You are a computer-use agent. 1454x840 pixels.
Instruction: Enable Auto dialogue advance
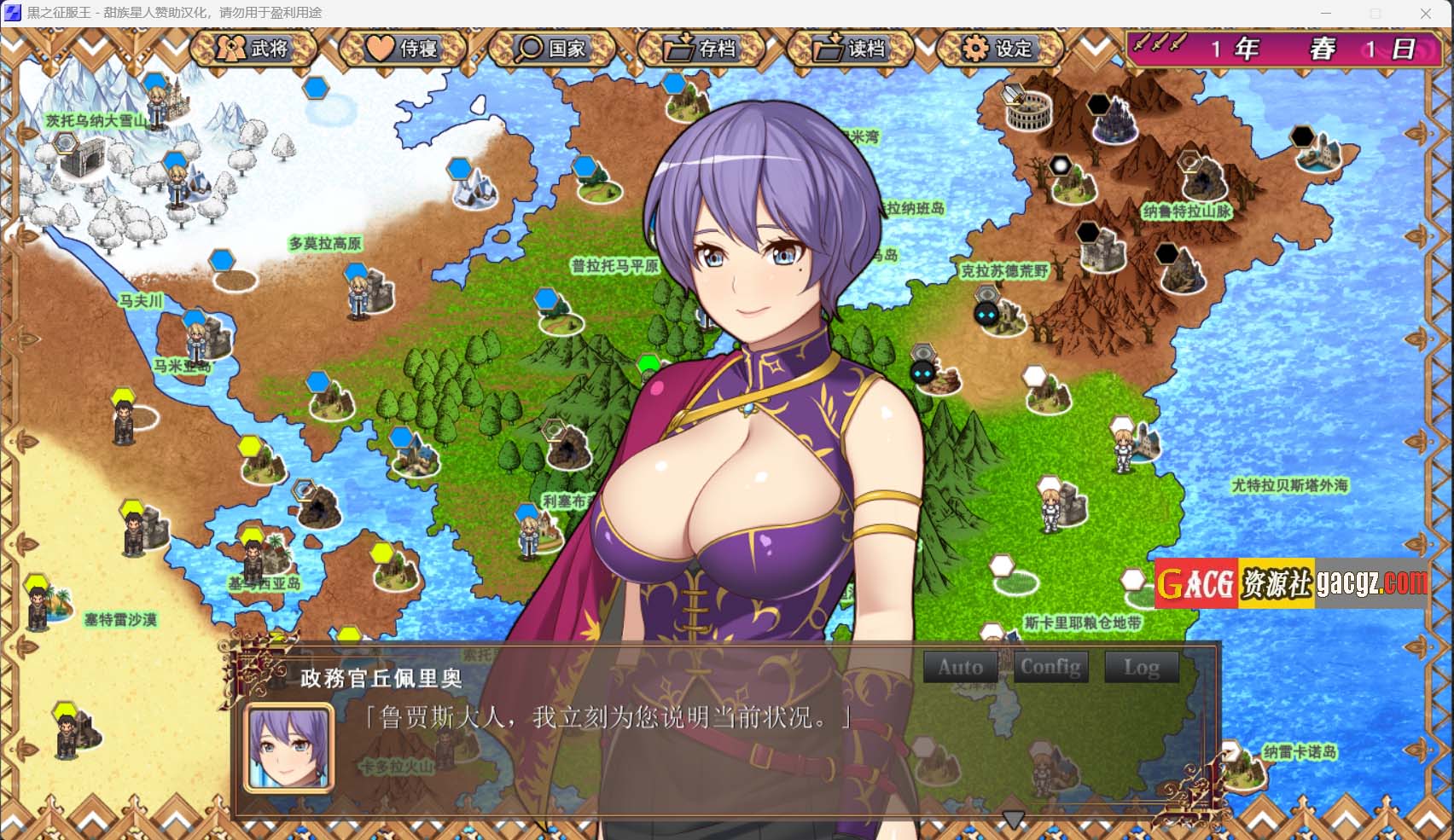[961, 667]
